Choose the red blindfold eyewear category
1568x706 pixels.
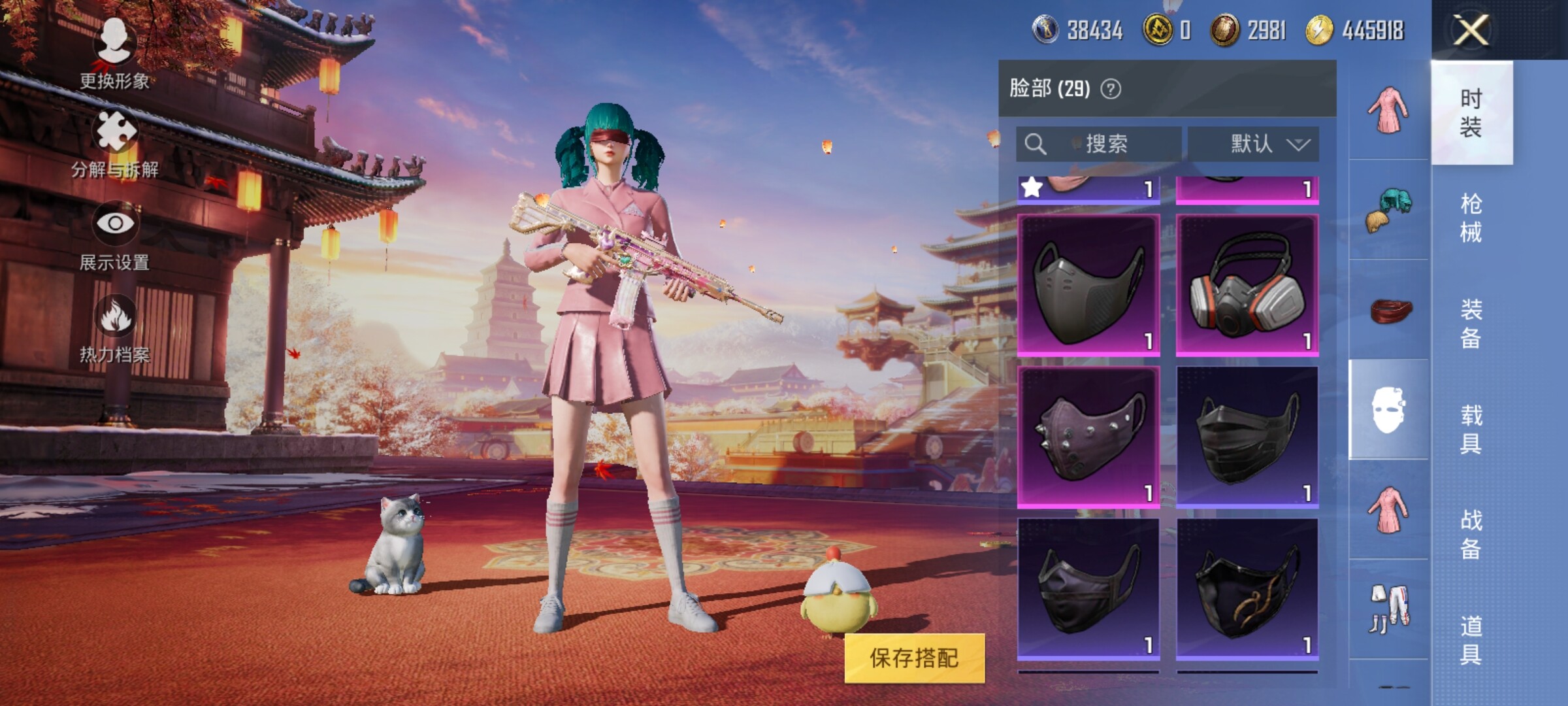[1388, 310]
